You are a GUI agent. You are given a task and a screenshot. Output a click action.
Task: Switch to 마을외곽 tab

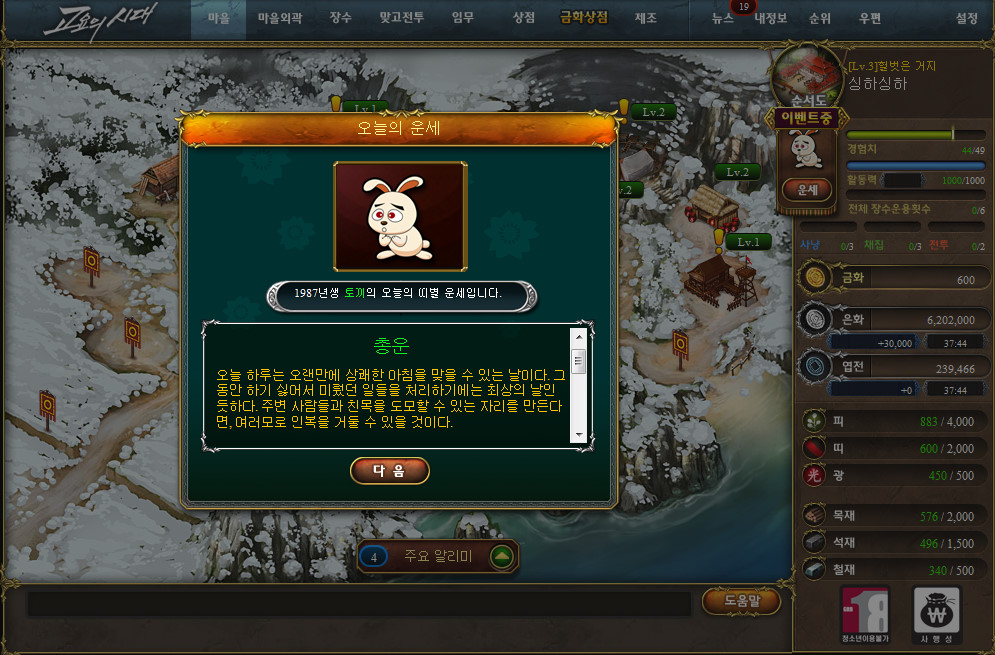(279, 18)
